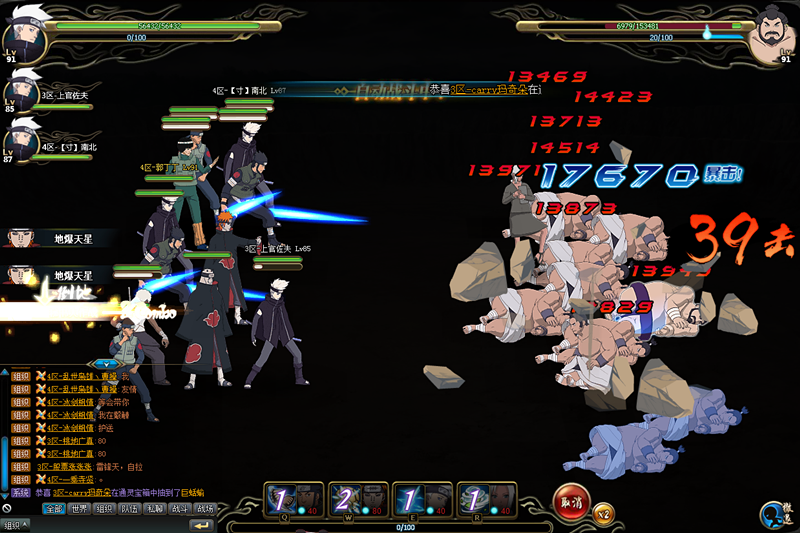Collapse the chat panel with the arrow handle
The width and height of the screenshot is (800, 533).
tap(104, 363)
